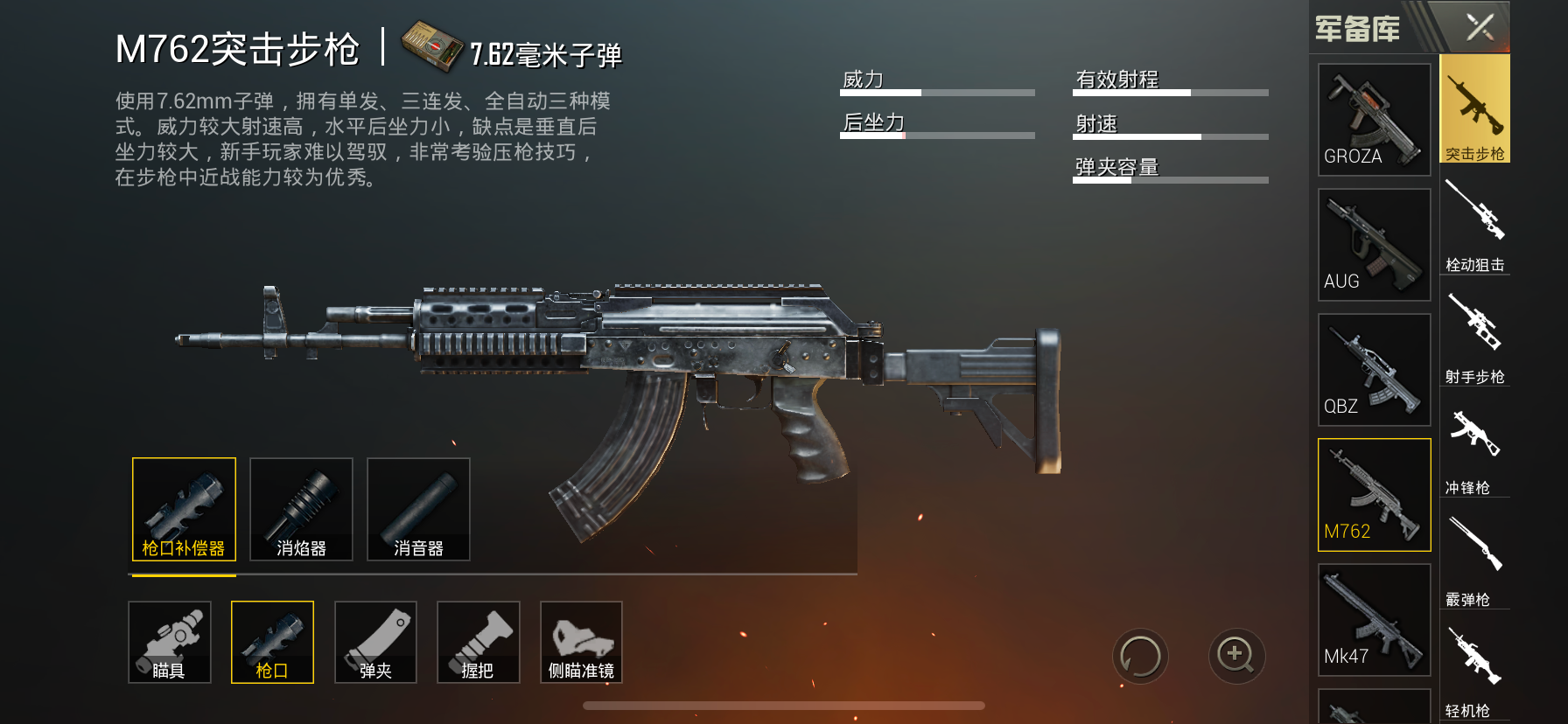The width and height of the screenshot is (1568, 724).
Task: Click the rotate weapon view button
Action: (1140, 656)
